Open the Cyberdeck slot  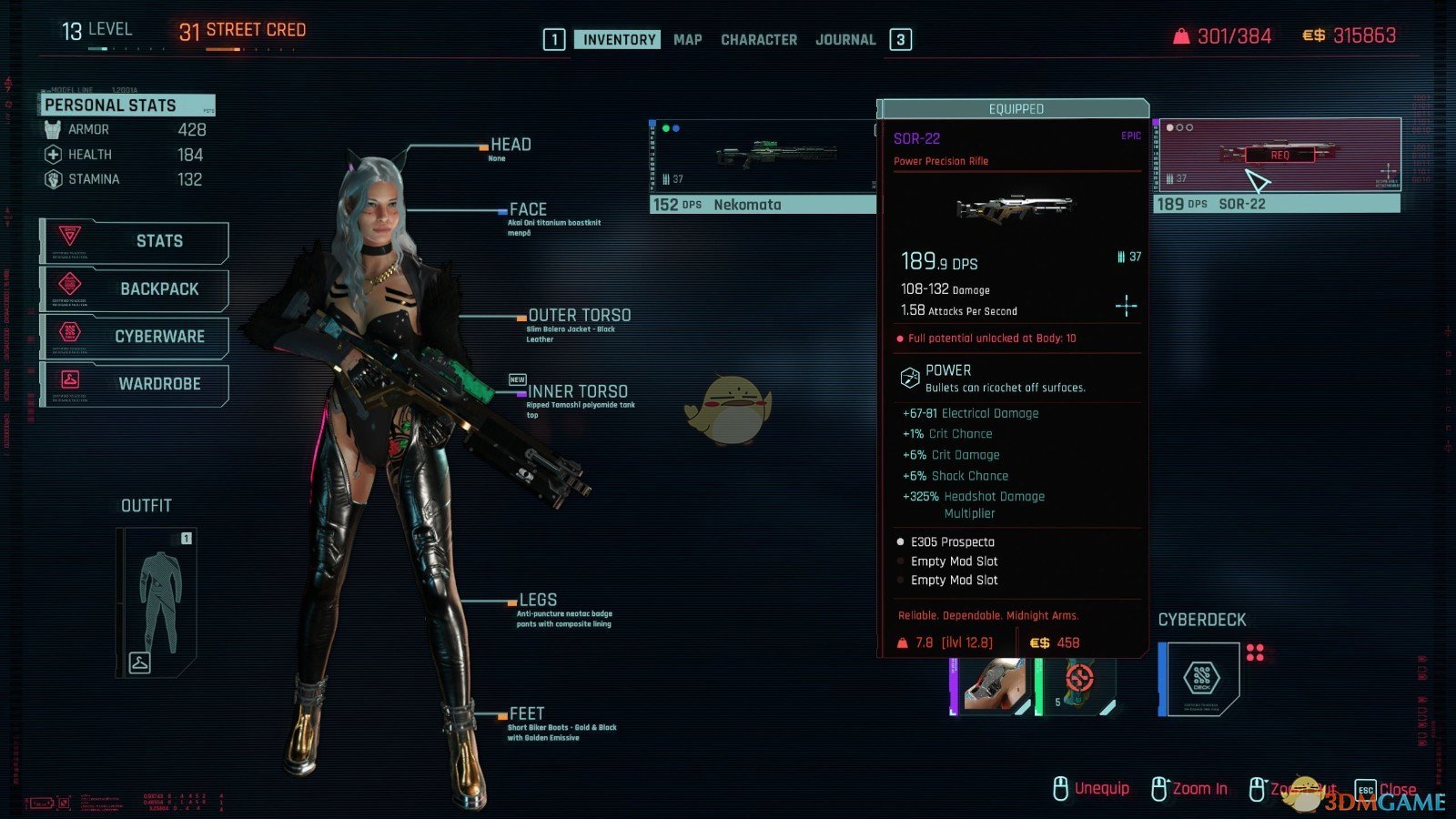[x=1200, y=678]
